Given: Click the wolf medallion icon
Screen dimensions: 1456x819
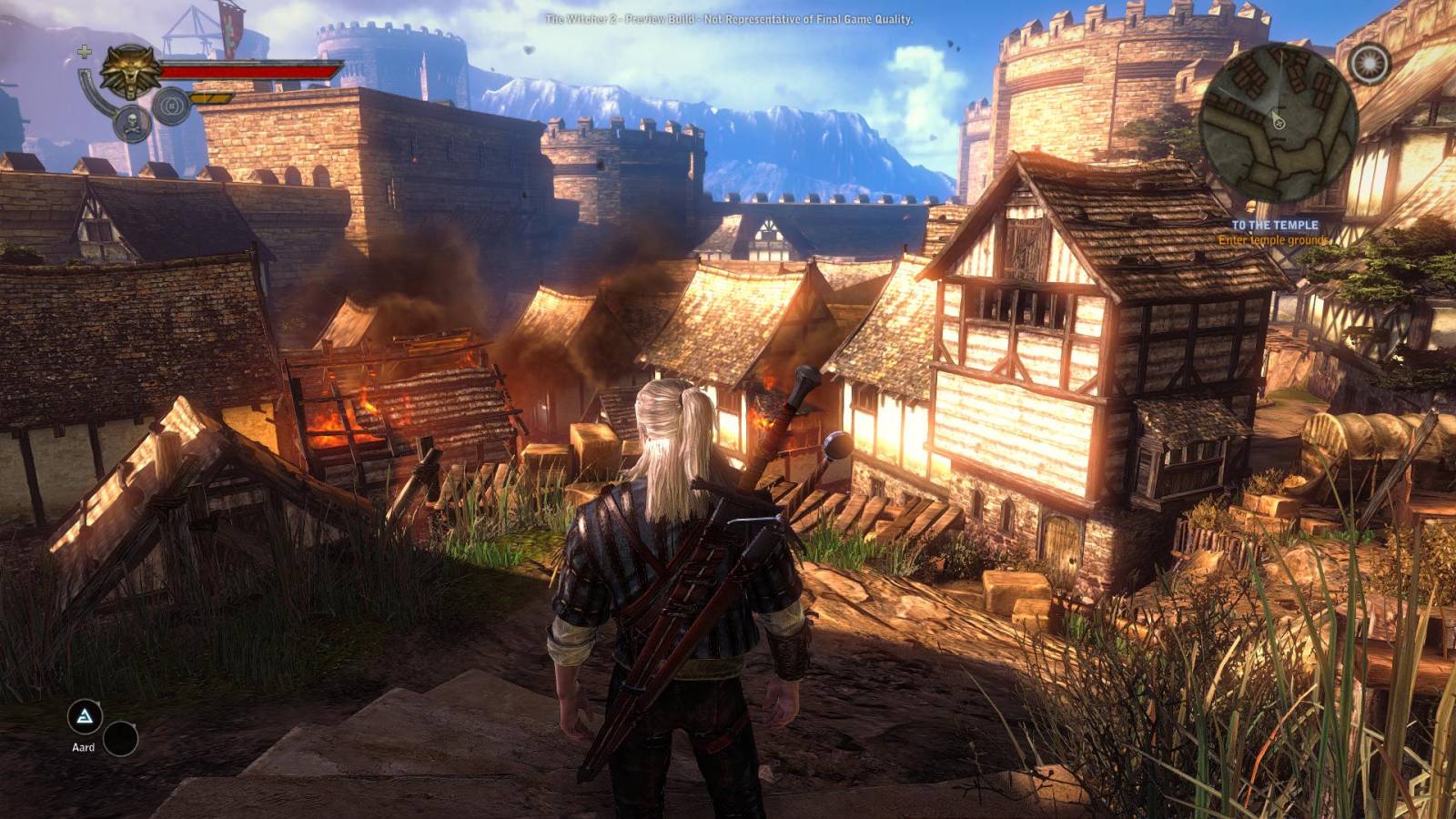Looking at the screenshot, I should click(131, 71).
